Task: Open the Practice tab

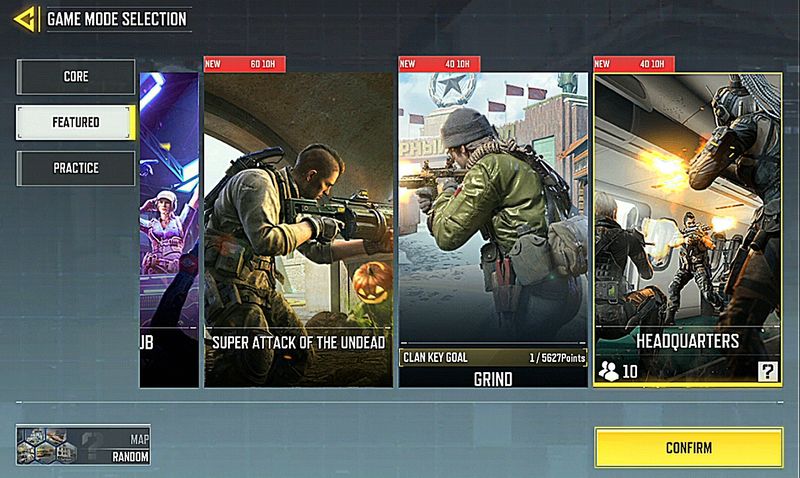Action: [75, 168]
